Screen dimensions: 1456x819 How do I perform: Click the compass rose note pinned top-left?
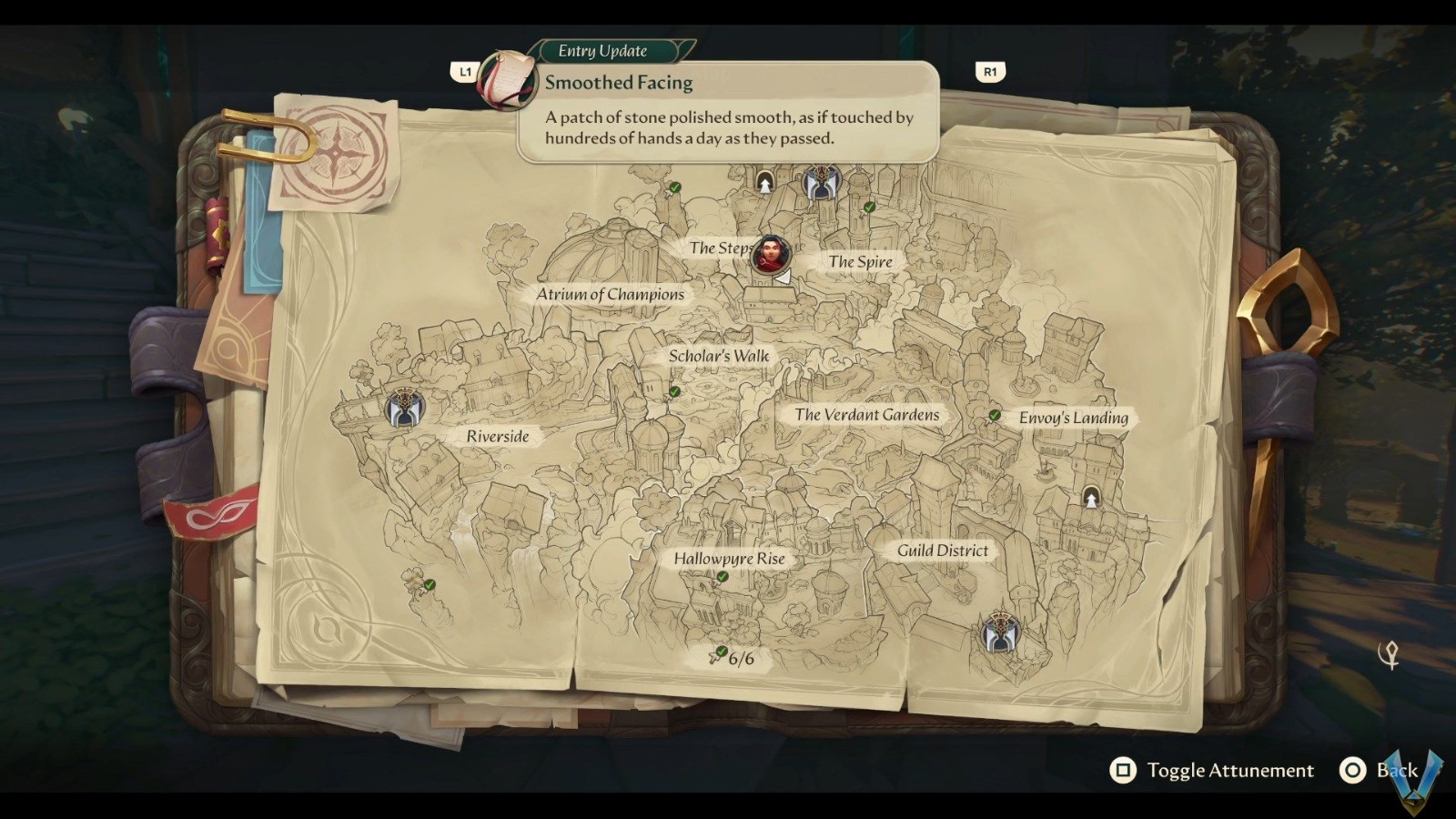coord(338,153)
